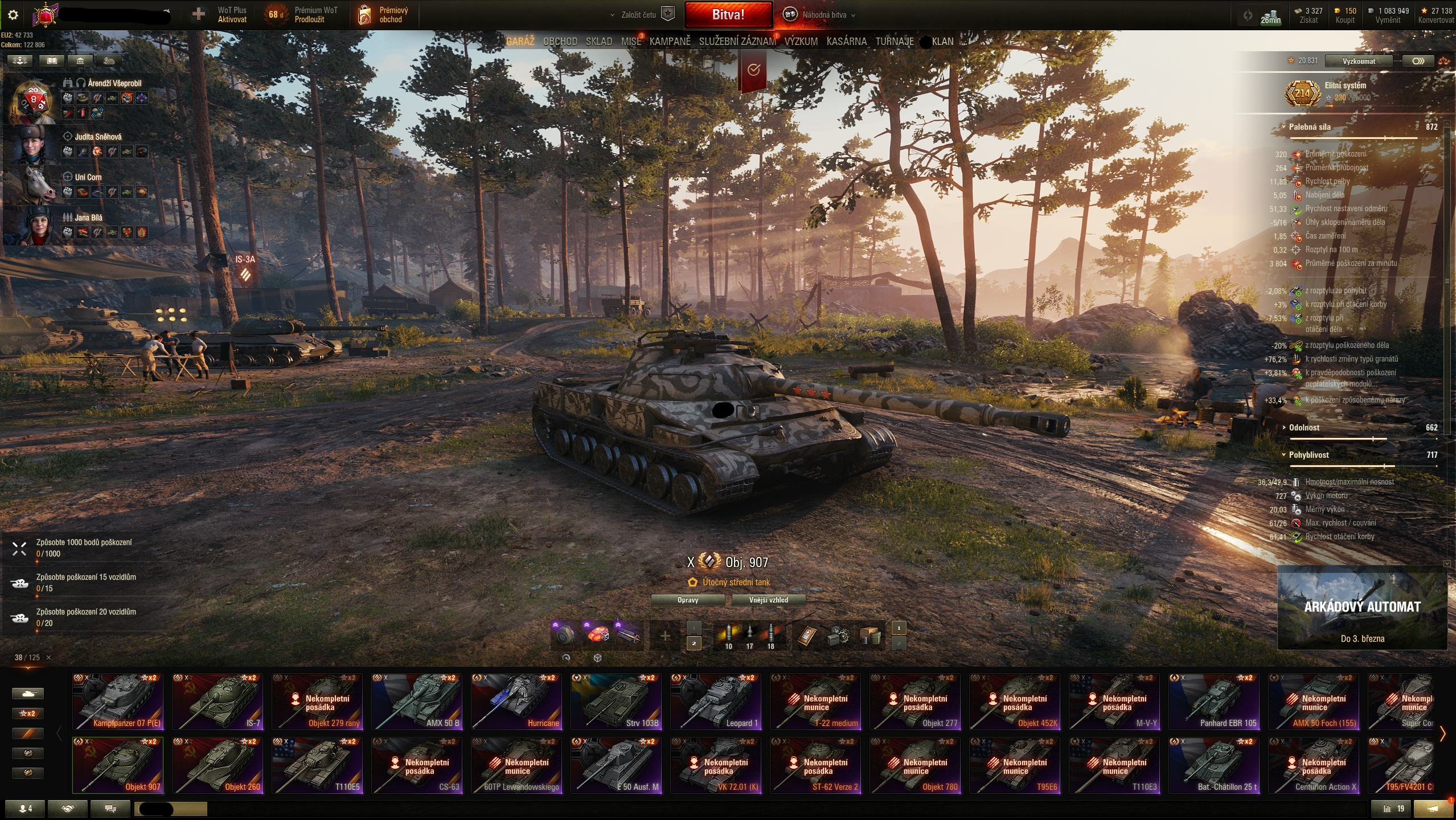Open the VÝZKUM research tab
Image resolution: width=1456 pixels, height=820 pixels.
click(801, 42)
